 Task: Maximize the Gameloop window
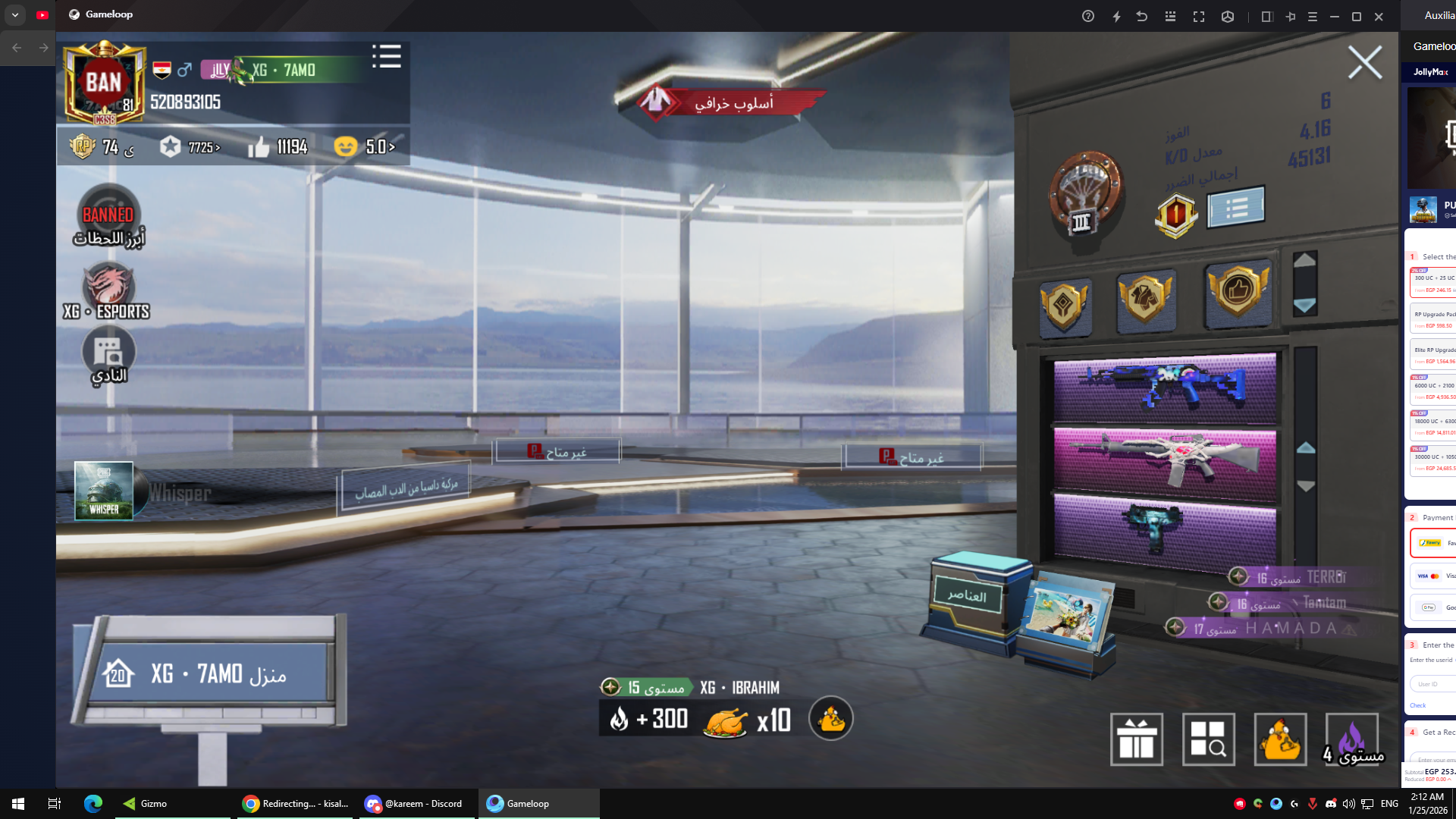pyautogui.click(x=1357, y=16)
